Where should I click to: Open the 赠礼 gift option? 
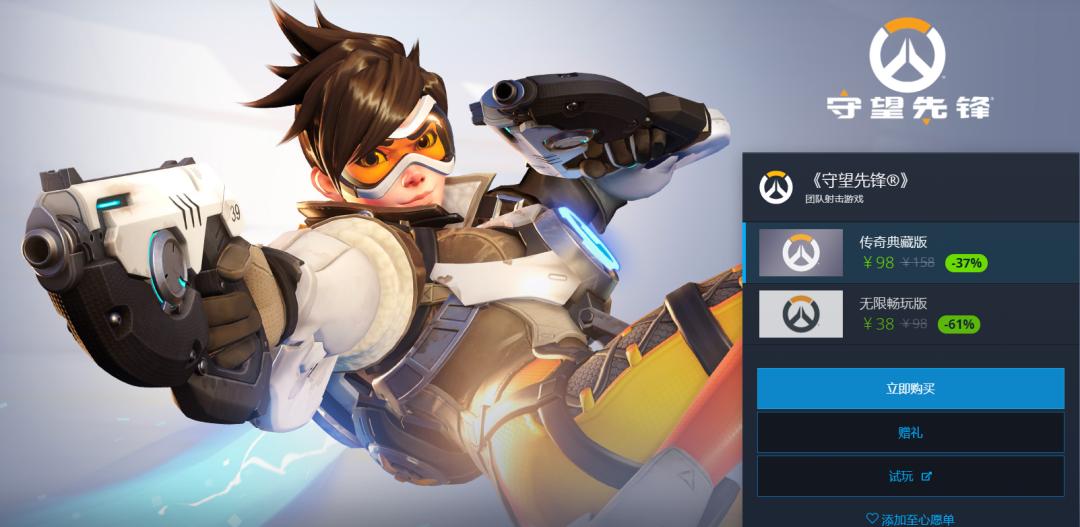click(910, 432)
